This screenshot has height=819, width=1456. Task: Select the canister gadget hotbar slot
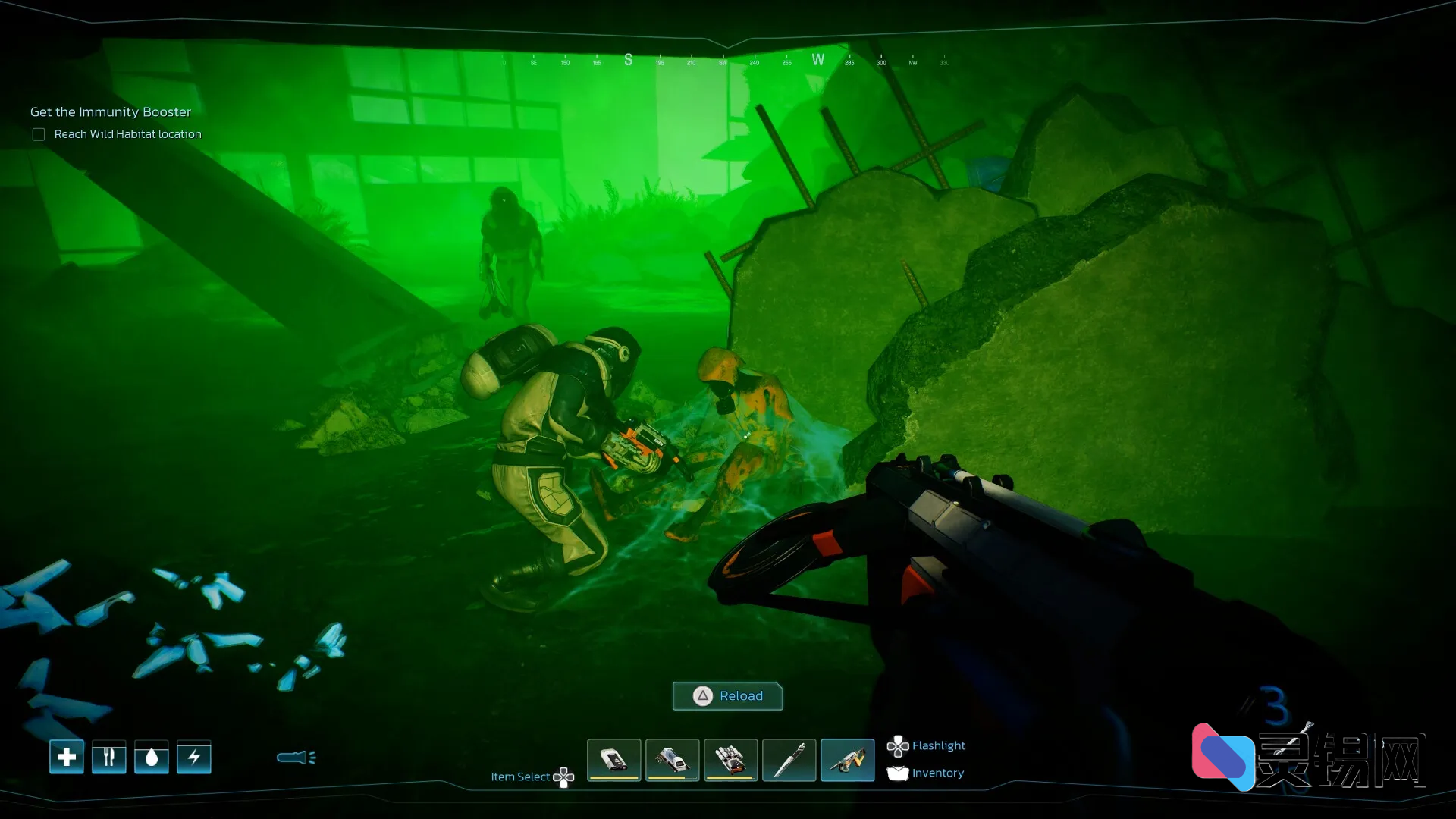click(672, 759)
